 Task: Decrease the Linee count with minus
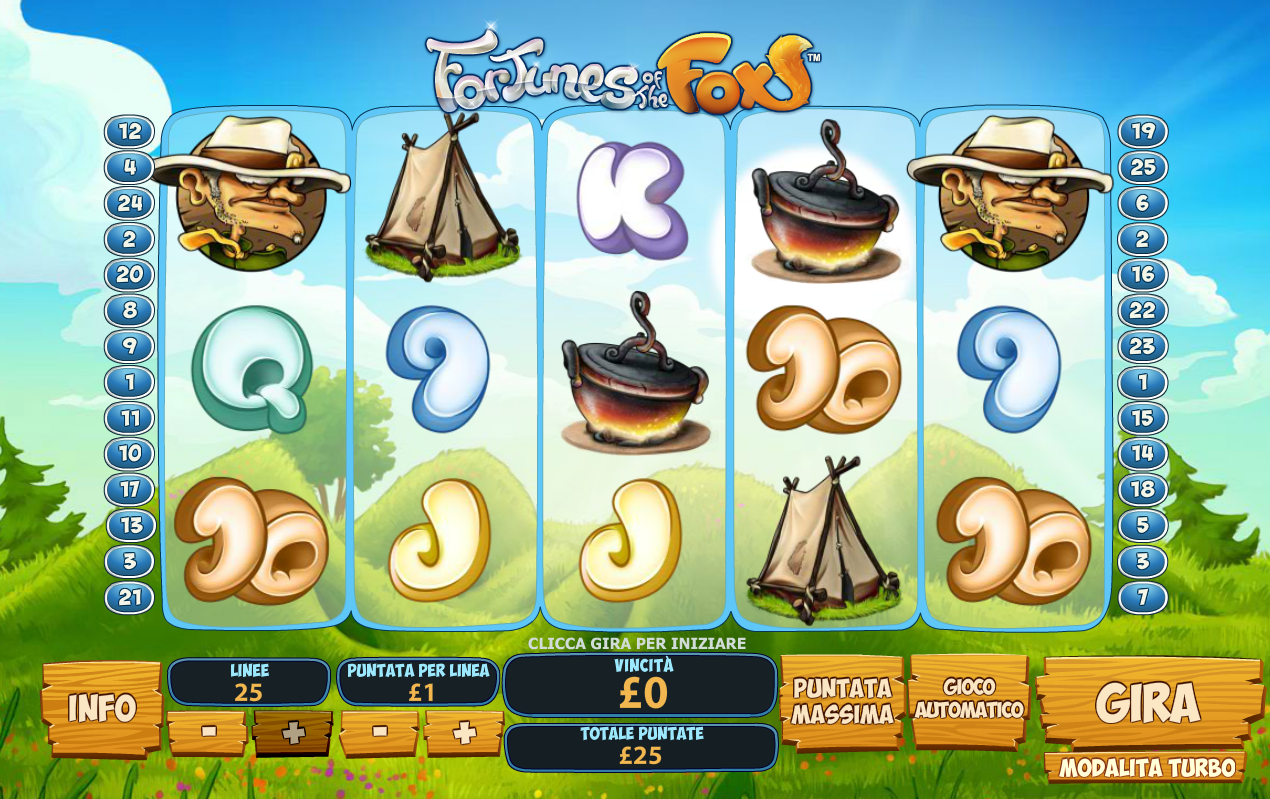(208, 732)
